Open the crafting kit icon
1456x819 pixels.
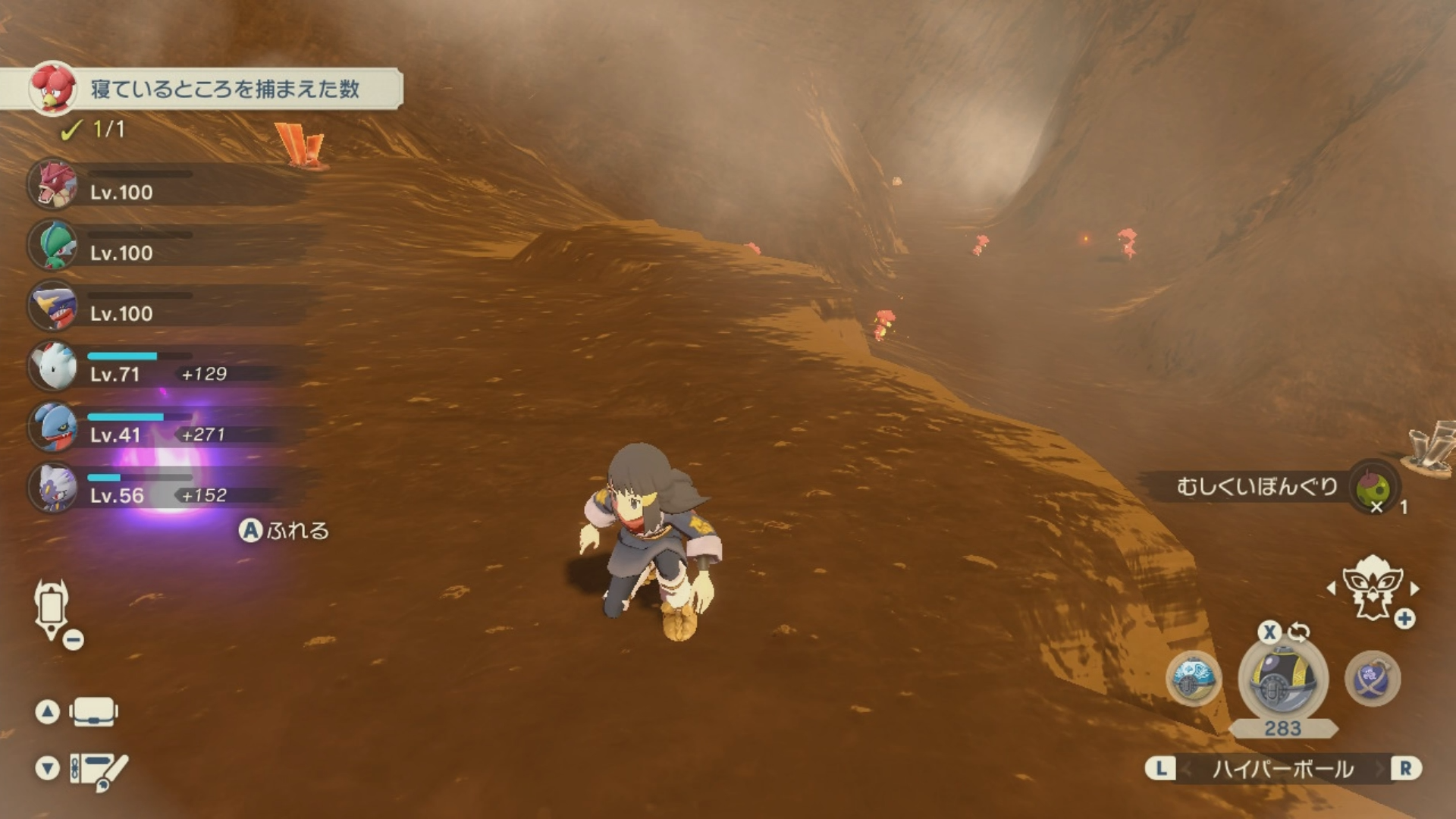[98, 770]
